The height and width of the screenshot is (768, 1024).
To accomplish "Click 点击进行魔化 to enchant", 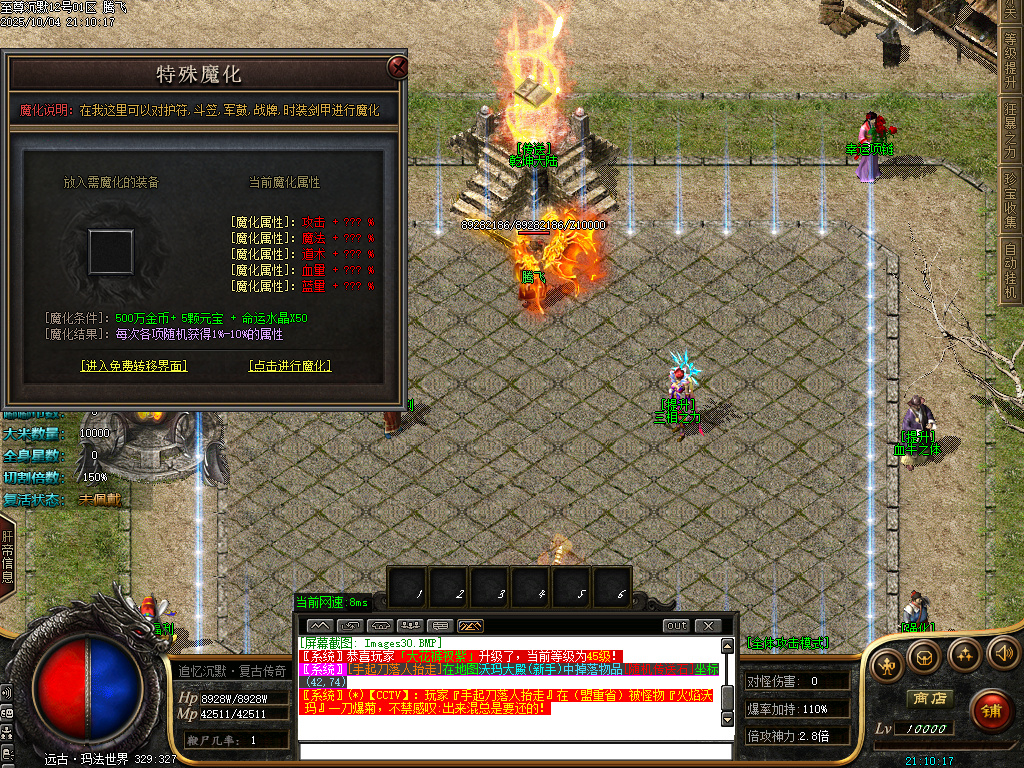I will point(289,366).
